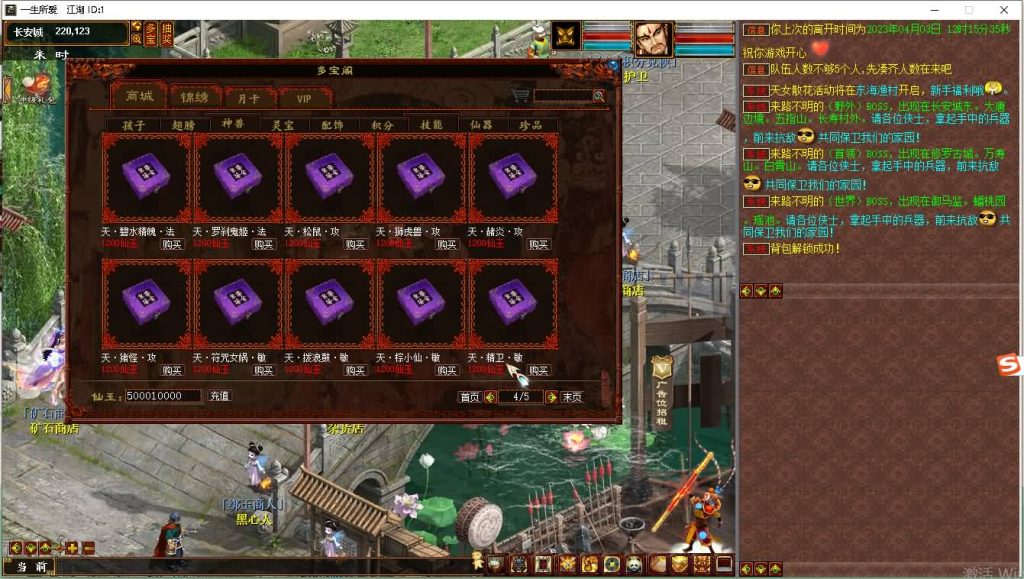Open the 技能 category tab
This screenshot has width=1024, height=579.
tap(432, 125)
